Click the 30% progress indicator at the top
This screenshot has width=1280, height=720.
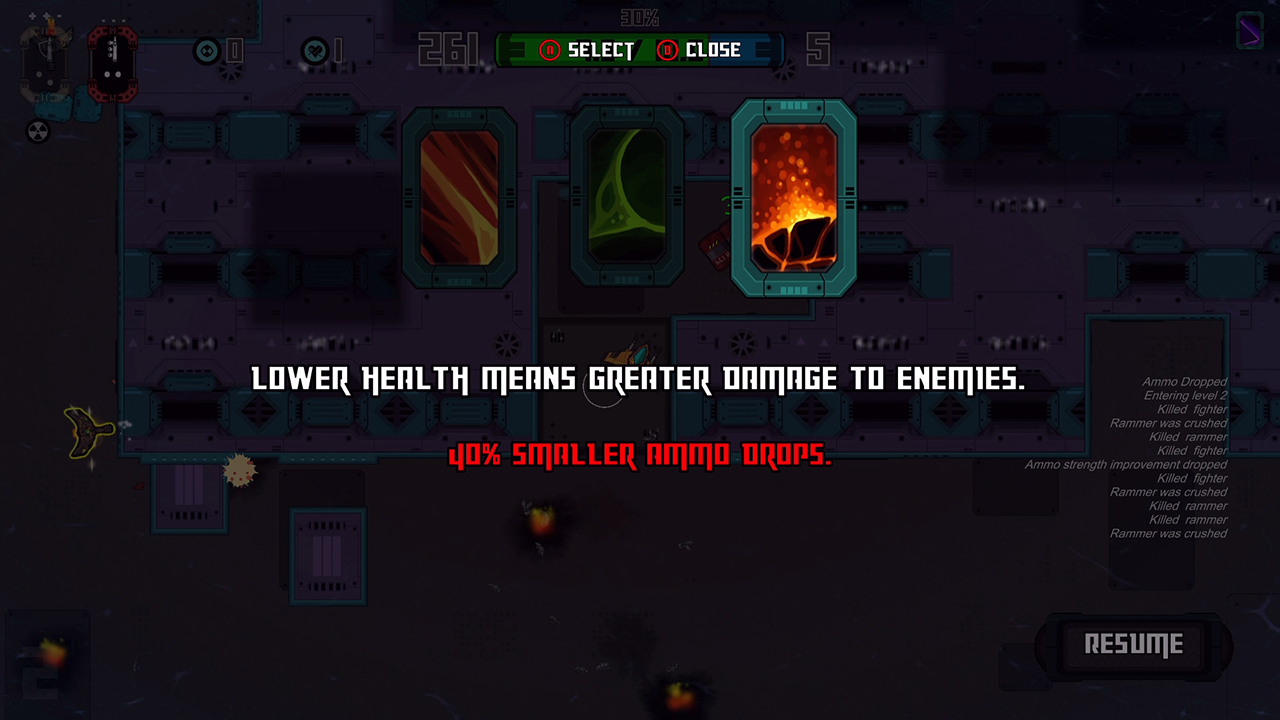point(639,15)
